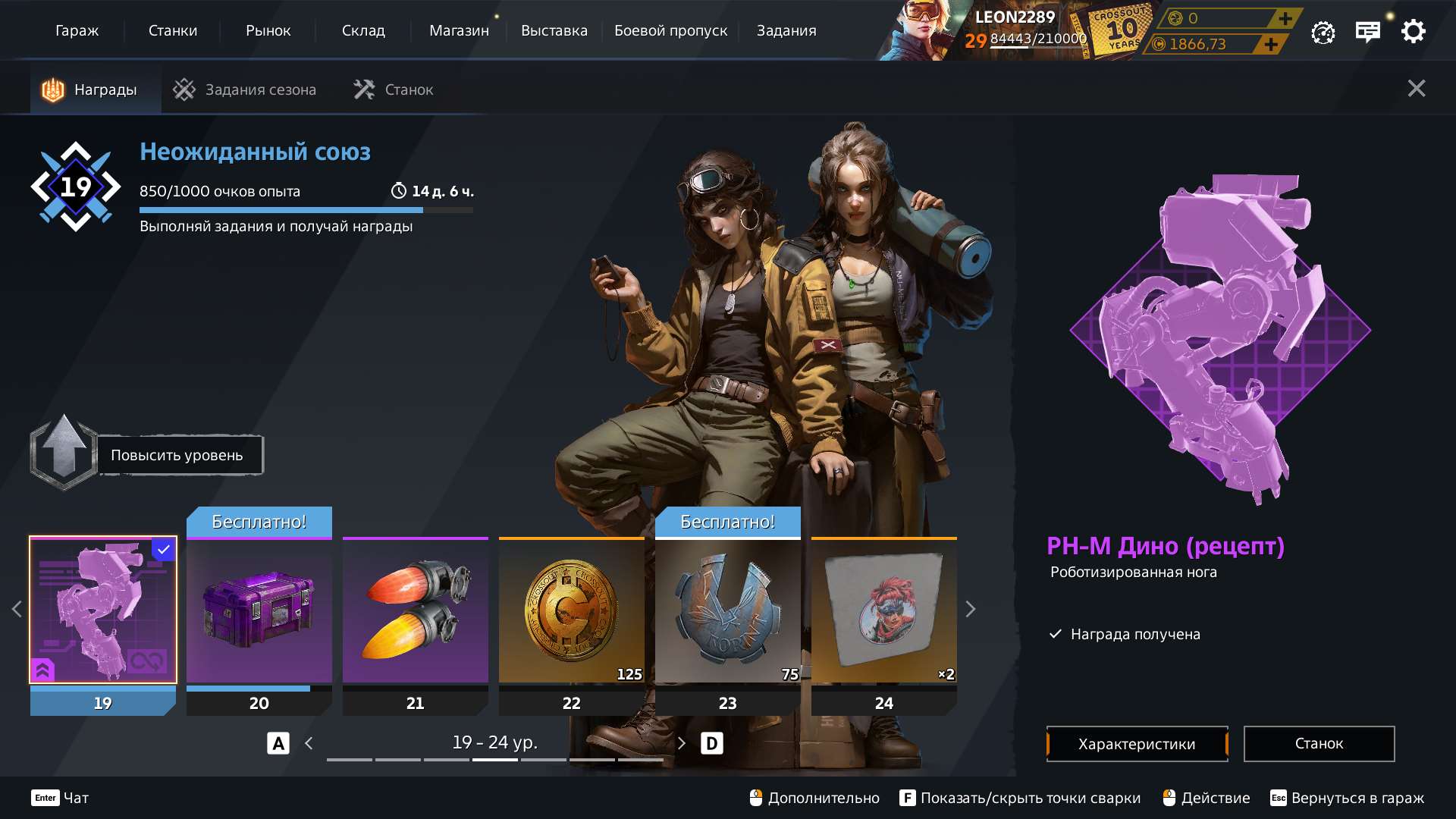Open the gear settings icon
Screen dimensions: 1456x819
[x=1413, y=32]
